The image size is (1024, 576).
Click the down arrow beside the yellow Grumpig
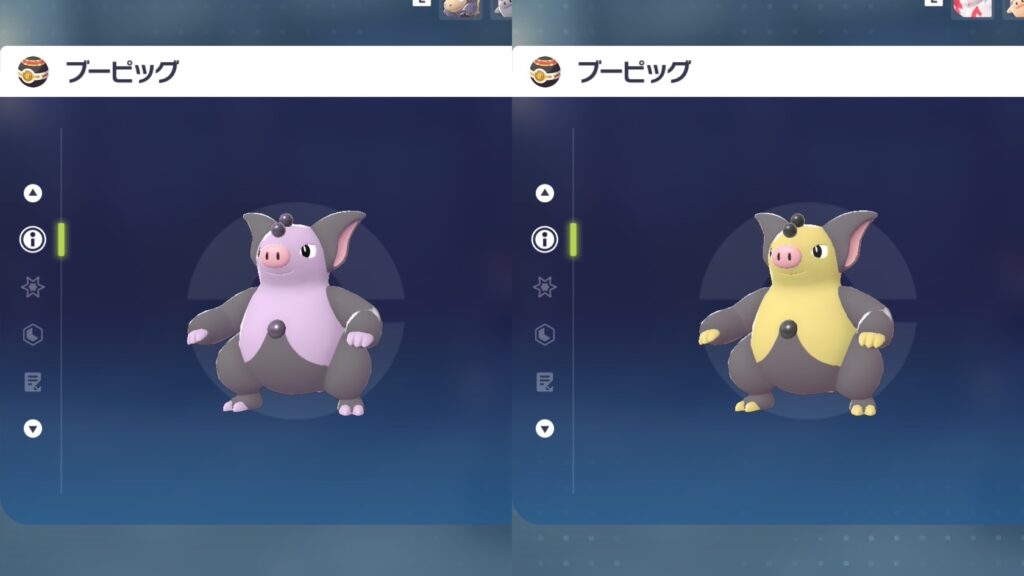point(545,428)
